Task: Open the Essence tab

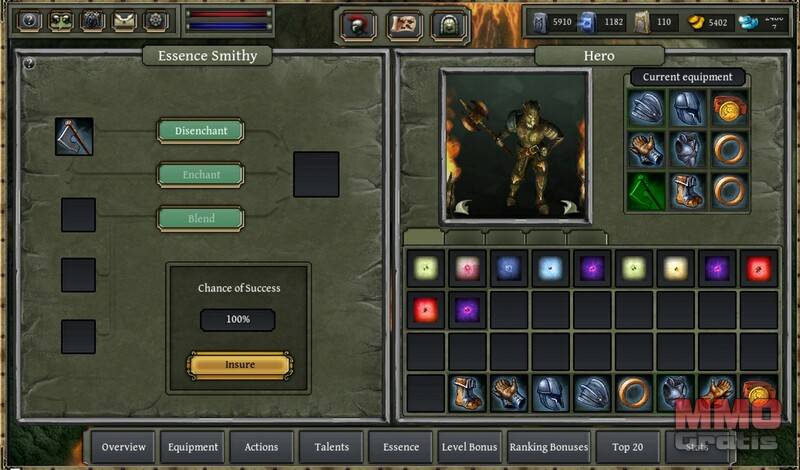Action: [400, 447]
